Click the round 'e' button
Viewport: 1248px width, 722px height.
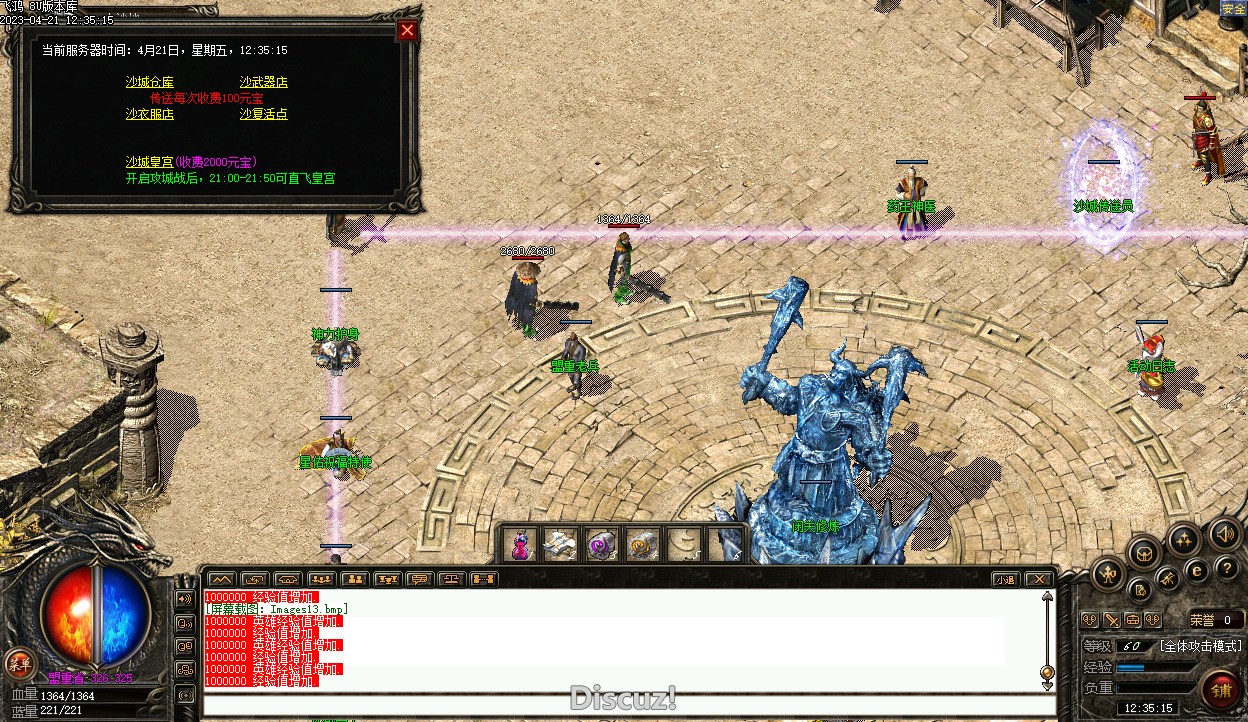tap(1196, 571)
